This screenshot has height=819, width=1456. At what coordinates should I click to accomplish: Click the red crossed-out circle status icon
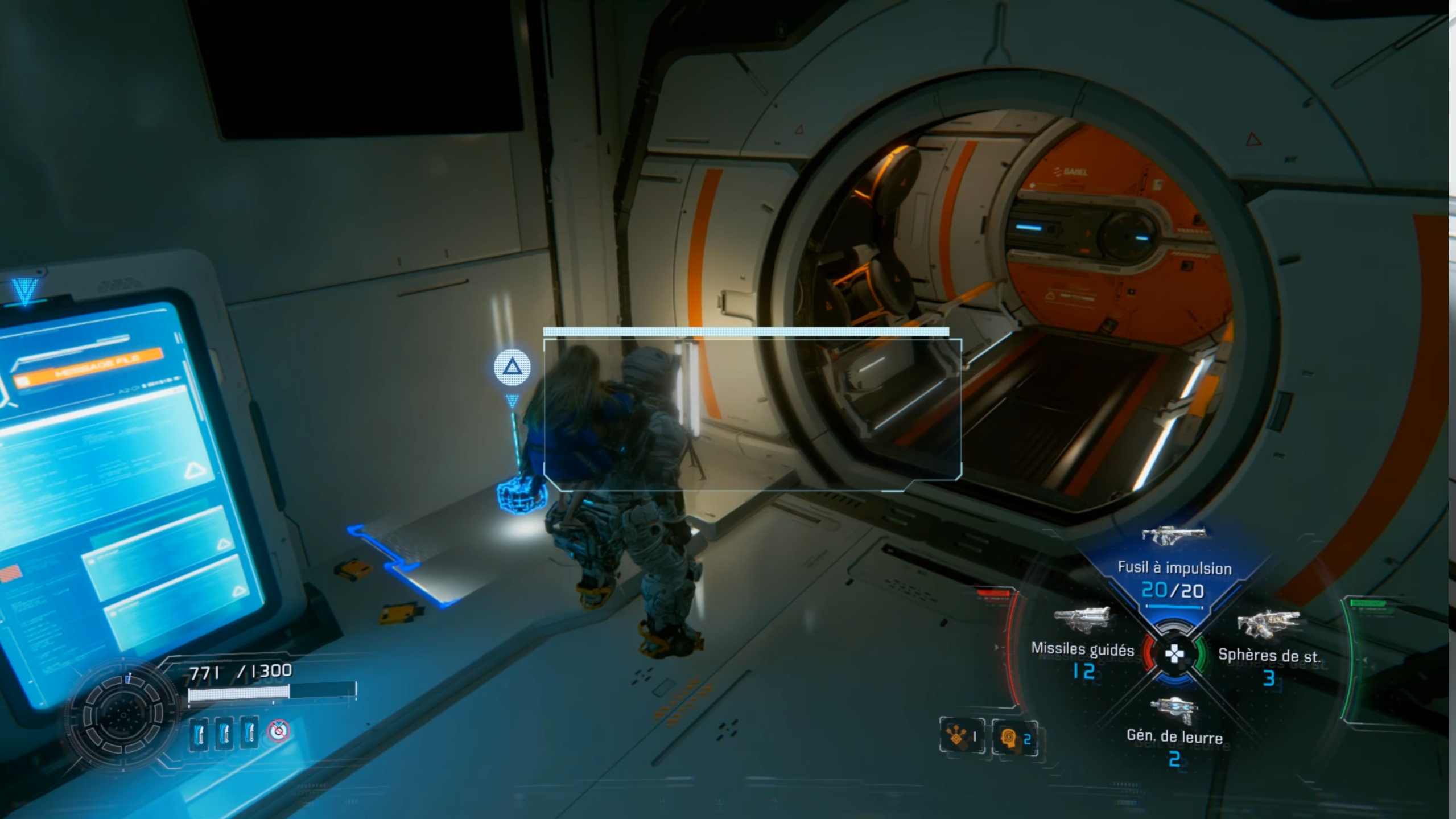tap(278, 731)
